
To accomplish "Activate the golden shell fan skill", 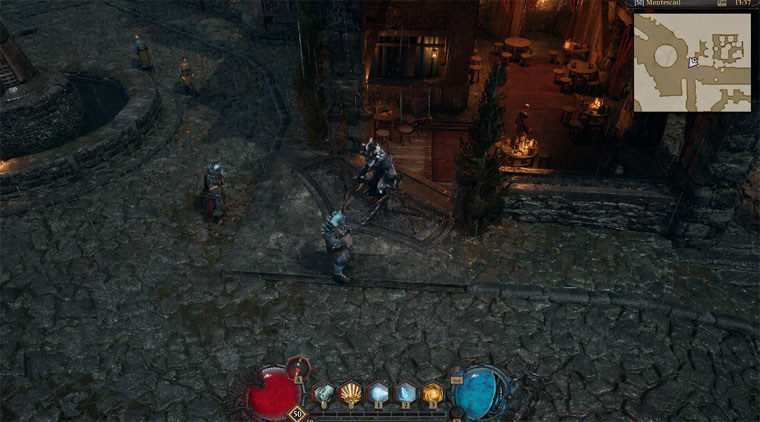I will tap(351, 392).
